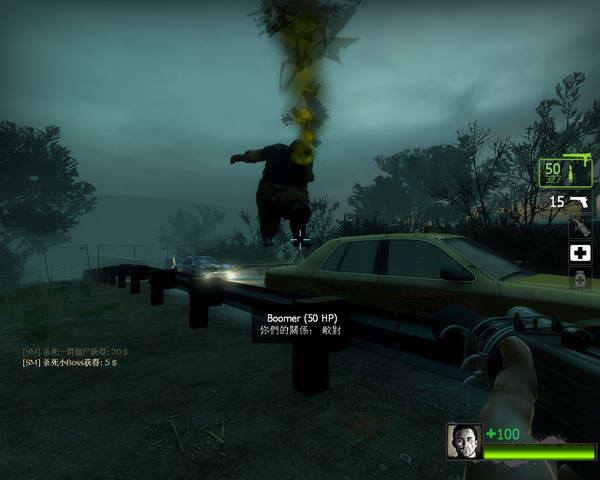The image size is (600, 480).
Task: Pick the pain pills bottle slot
Action: point(581,280)
